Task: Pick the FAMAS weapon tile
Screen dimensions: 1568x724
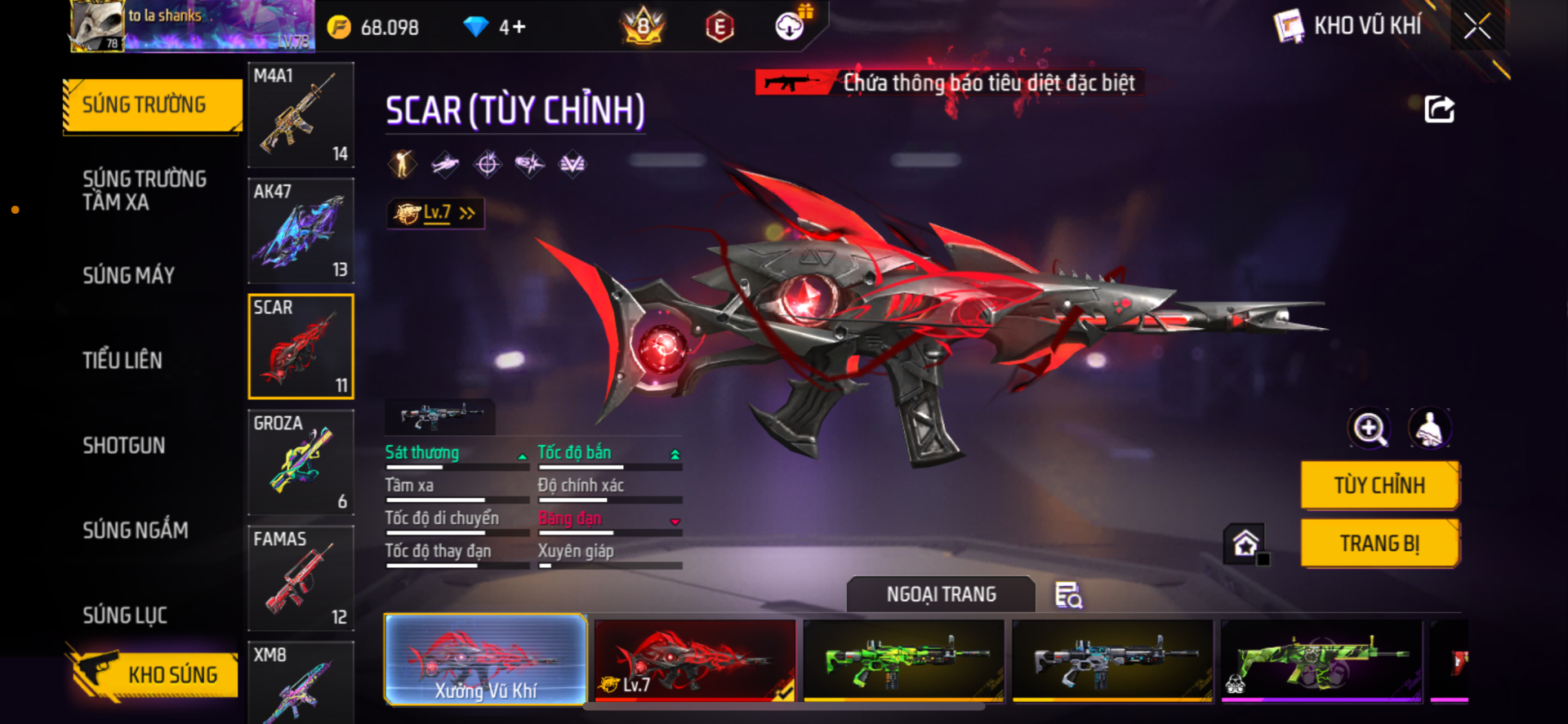Action: pyautogui.click(x=301, y=579)
